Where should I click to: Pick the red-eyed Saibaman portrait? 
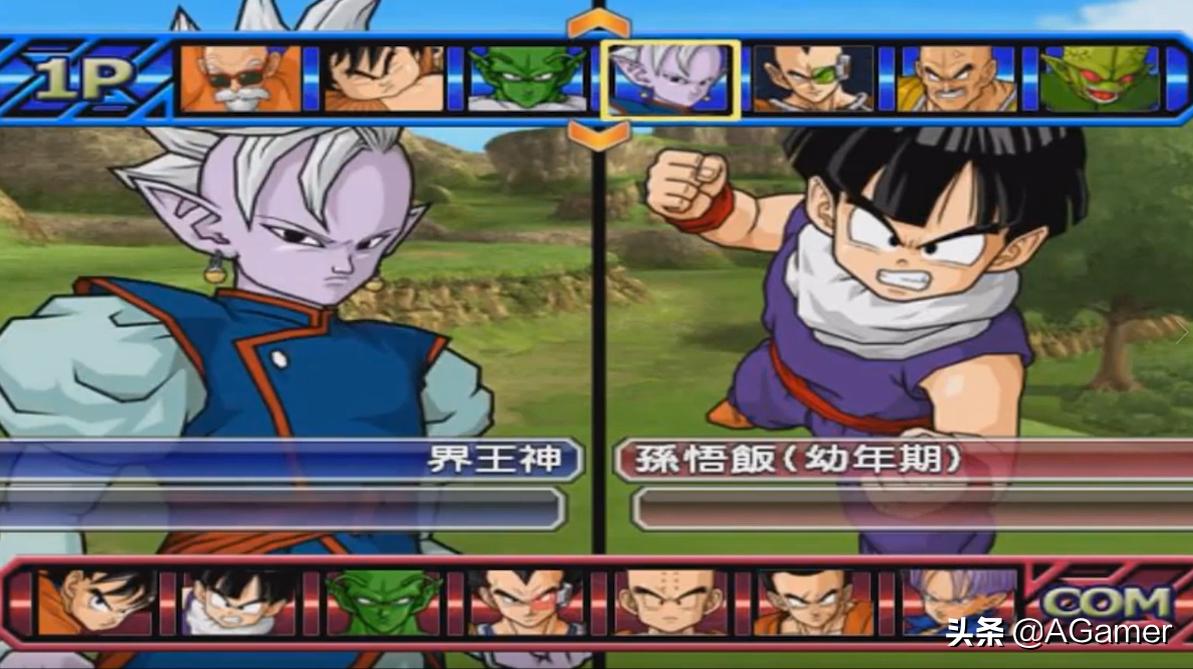pyautogui.click(x=1099, y=78)
